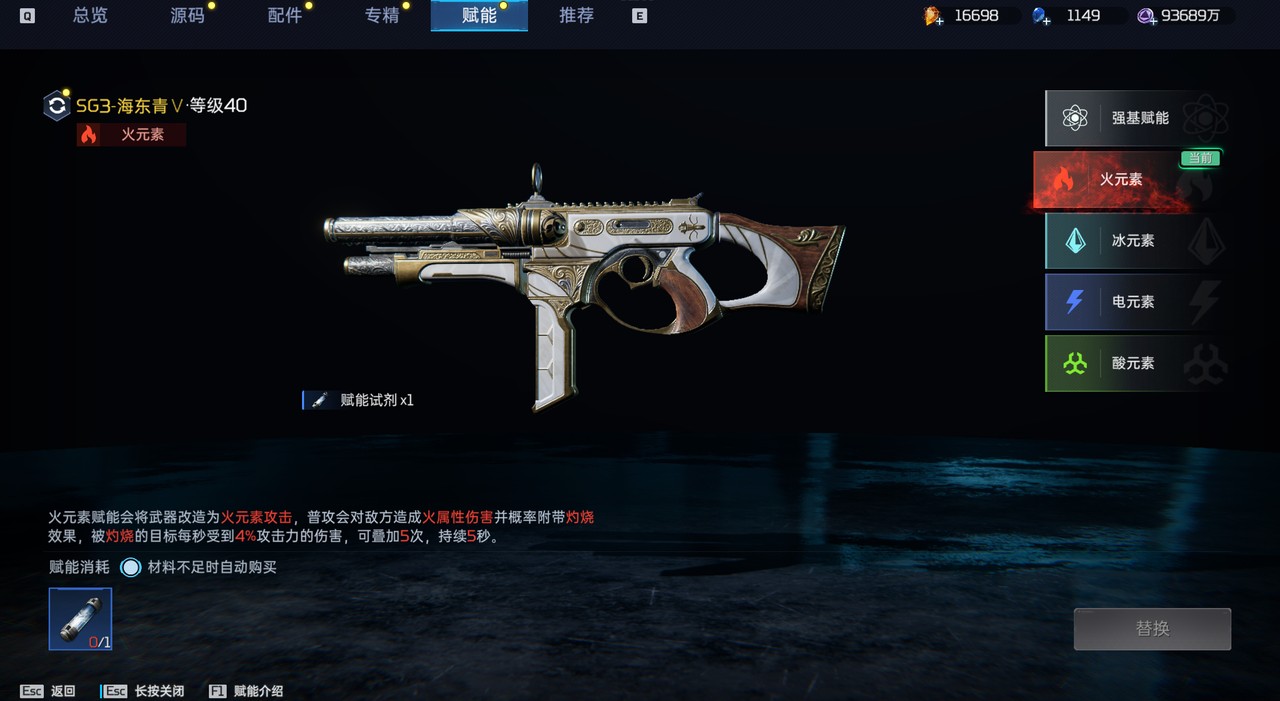Open 赋能介绍 info

coord(246,691)
